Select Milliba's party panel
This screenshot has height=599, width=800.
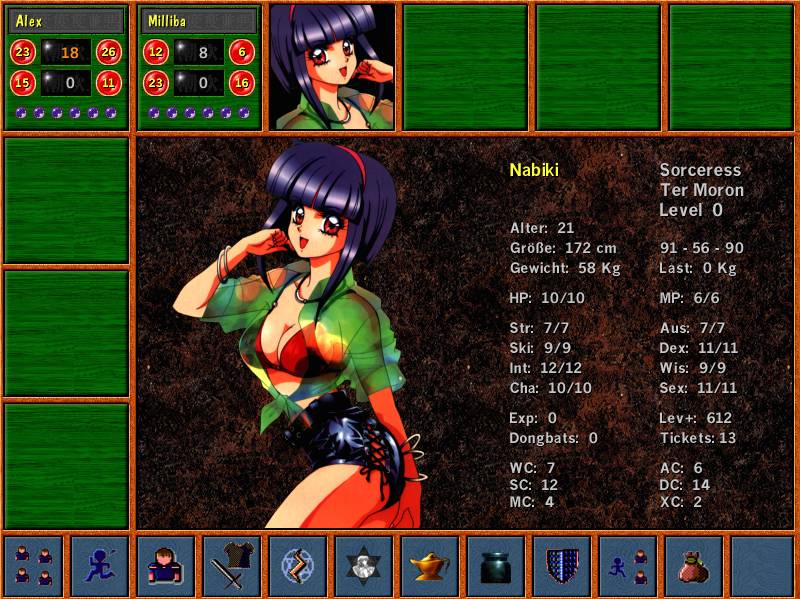[199, 67]
